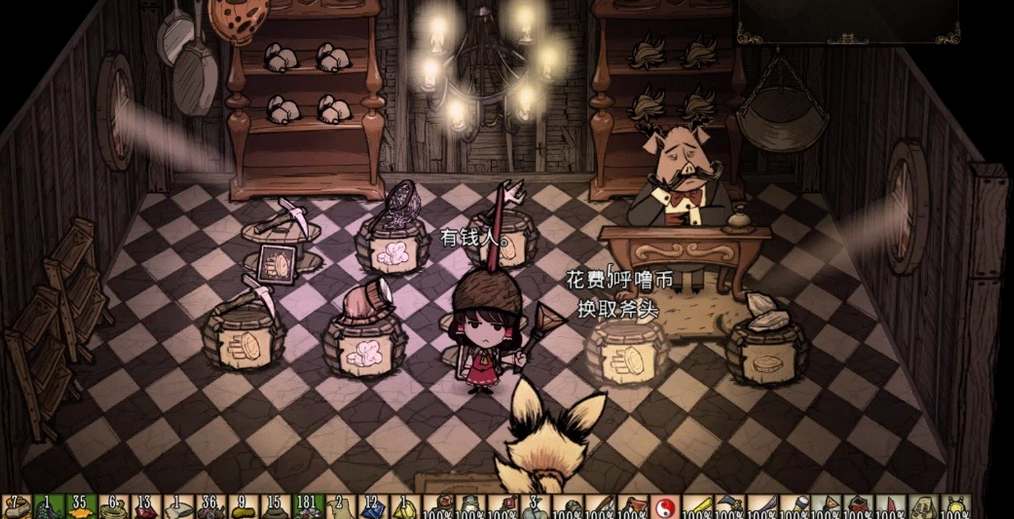The width and height of the screenshot is (1014, 519).
Task: Select the inventory stack of 6
Action: (x=112, y=508)
